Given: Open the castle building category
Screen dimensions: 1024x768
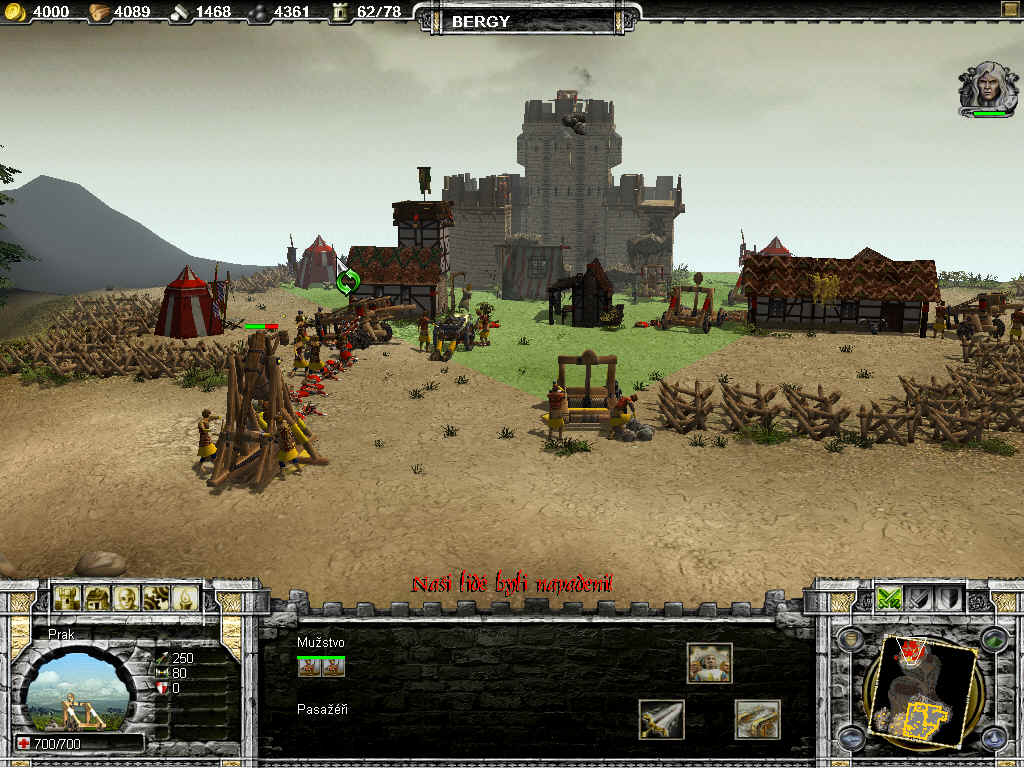Looking at the screenshot, I should pyautogui.click(x=68, y=598).
